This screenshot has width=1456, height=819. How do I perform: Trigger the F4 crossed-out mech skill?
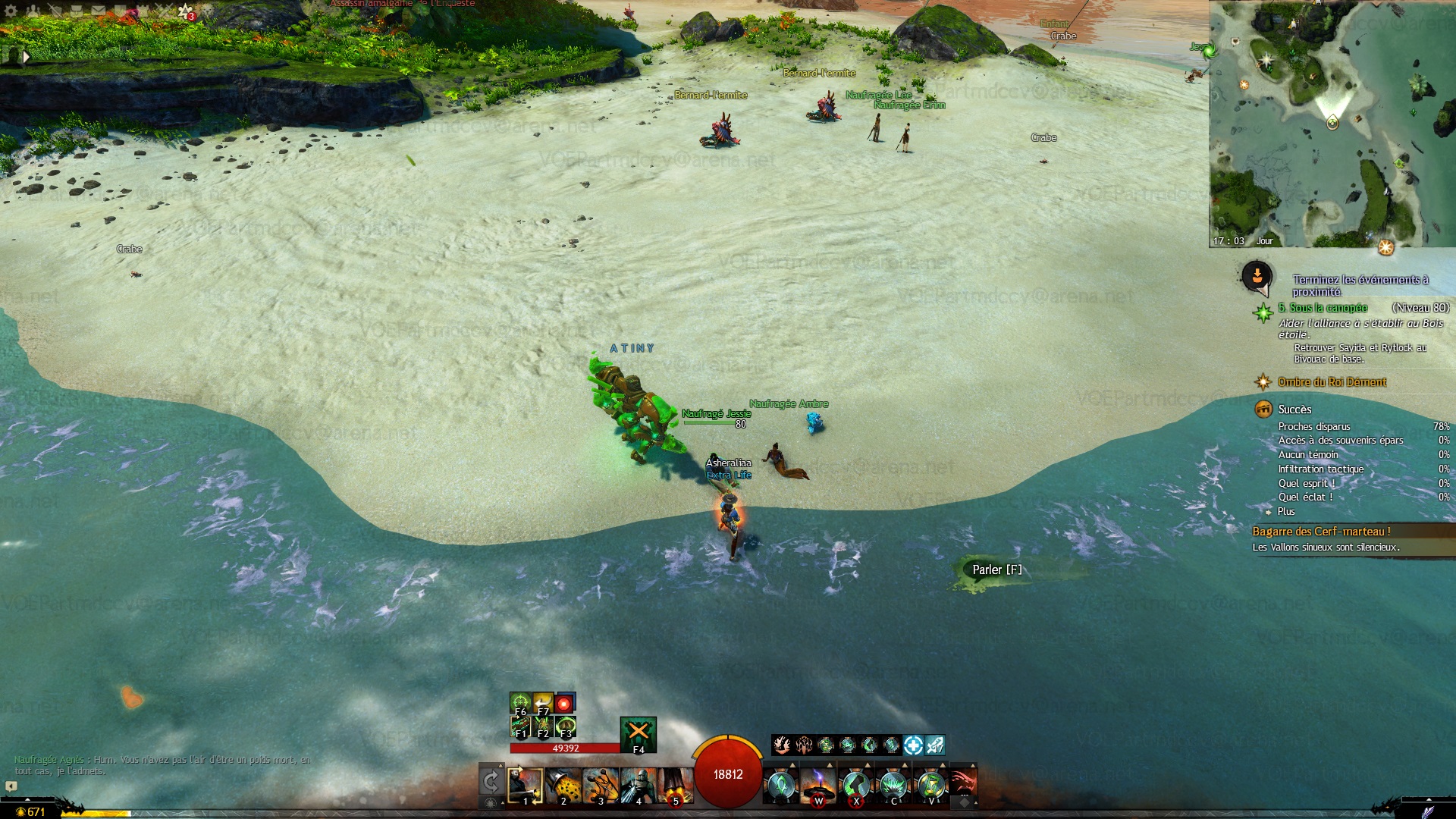639,734
